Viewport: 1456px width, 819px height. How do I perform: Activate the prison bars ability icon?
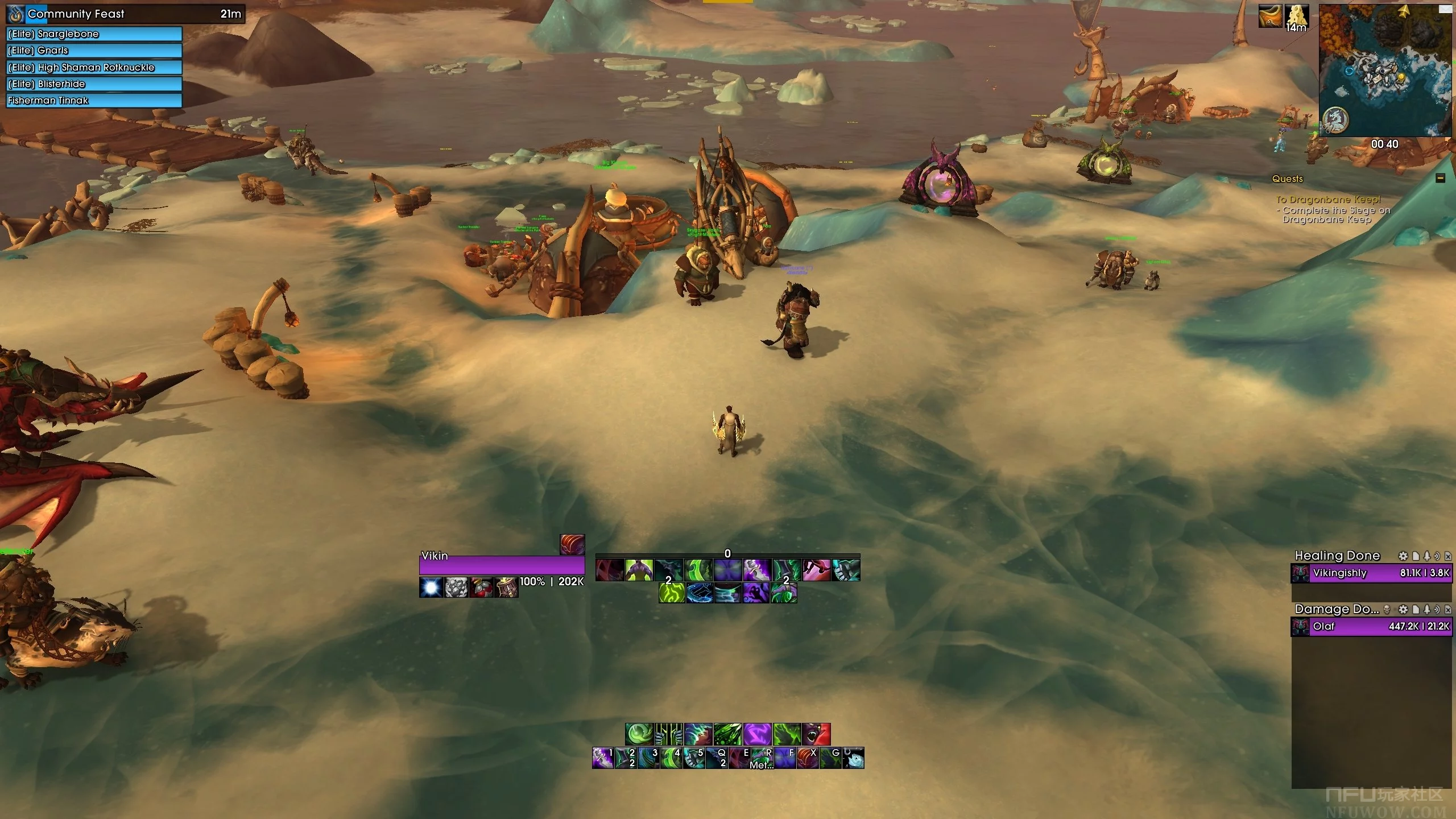pos(669,734)
